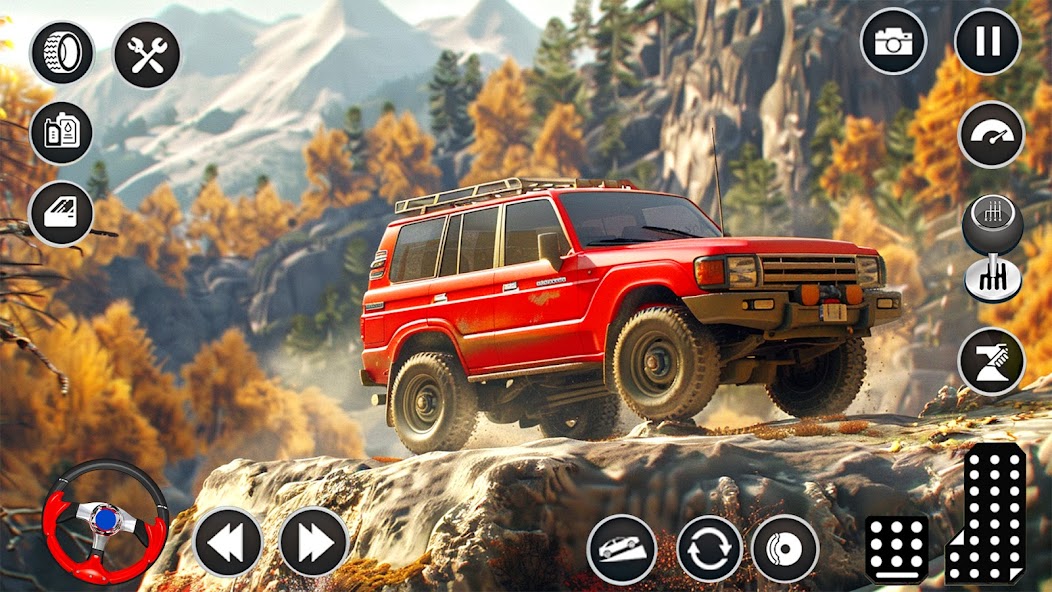This screenshot has width=1052, height=592.
Task: Hit the brake pedal
Action: tap(896, 549)
